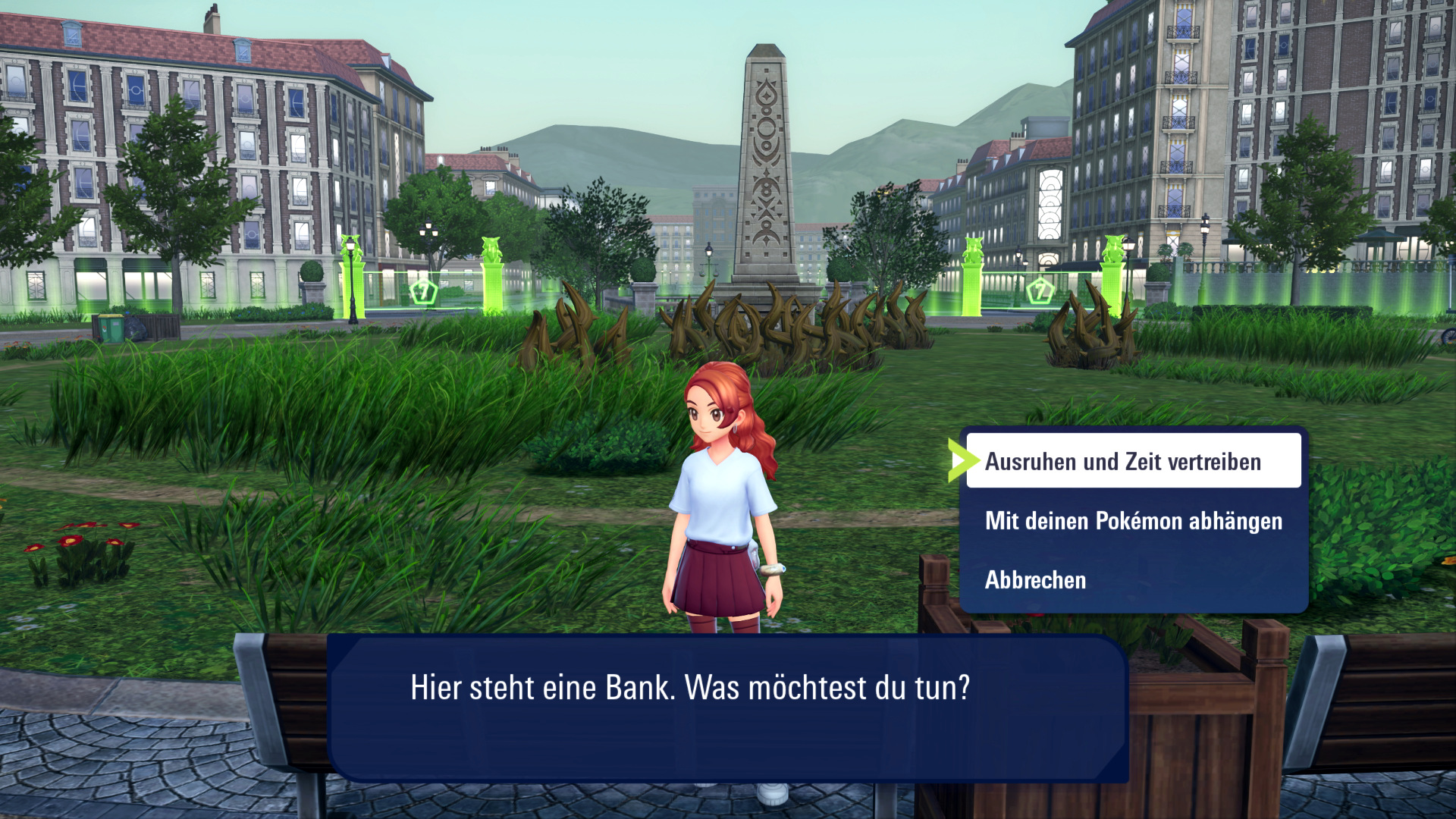
Task: Select "Mit deinen Pokémon abhängen"
Action: coord(1133,521)
